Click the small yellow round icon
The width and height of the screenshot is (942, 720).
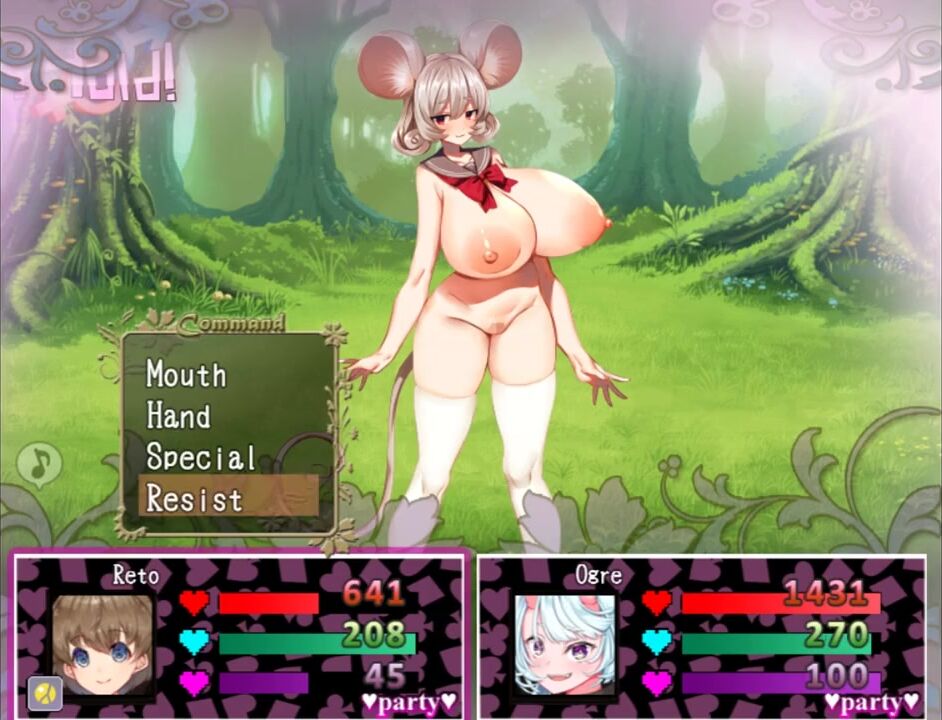point(45,691)
